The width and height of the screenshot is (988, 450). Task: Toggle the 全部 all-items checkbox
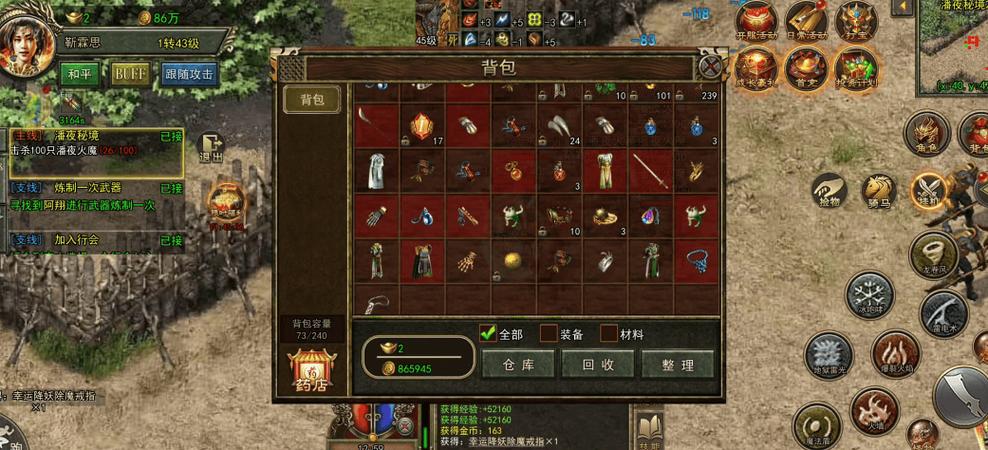tap(489, 333)
